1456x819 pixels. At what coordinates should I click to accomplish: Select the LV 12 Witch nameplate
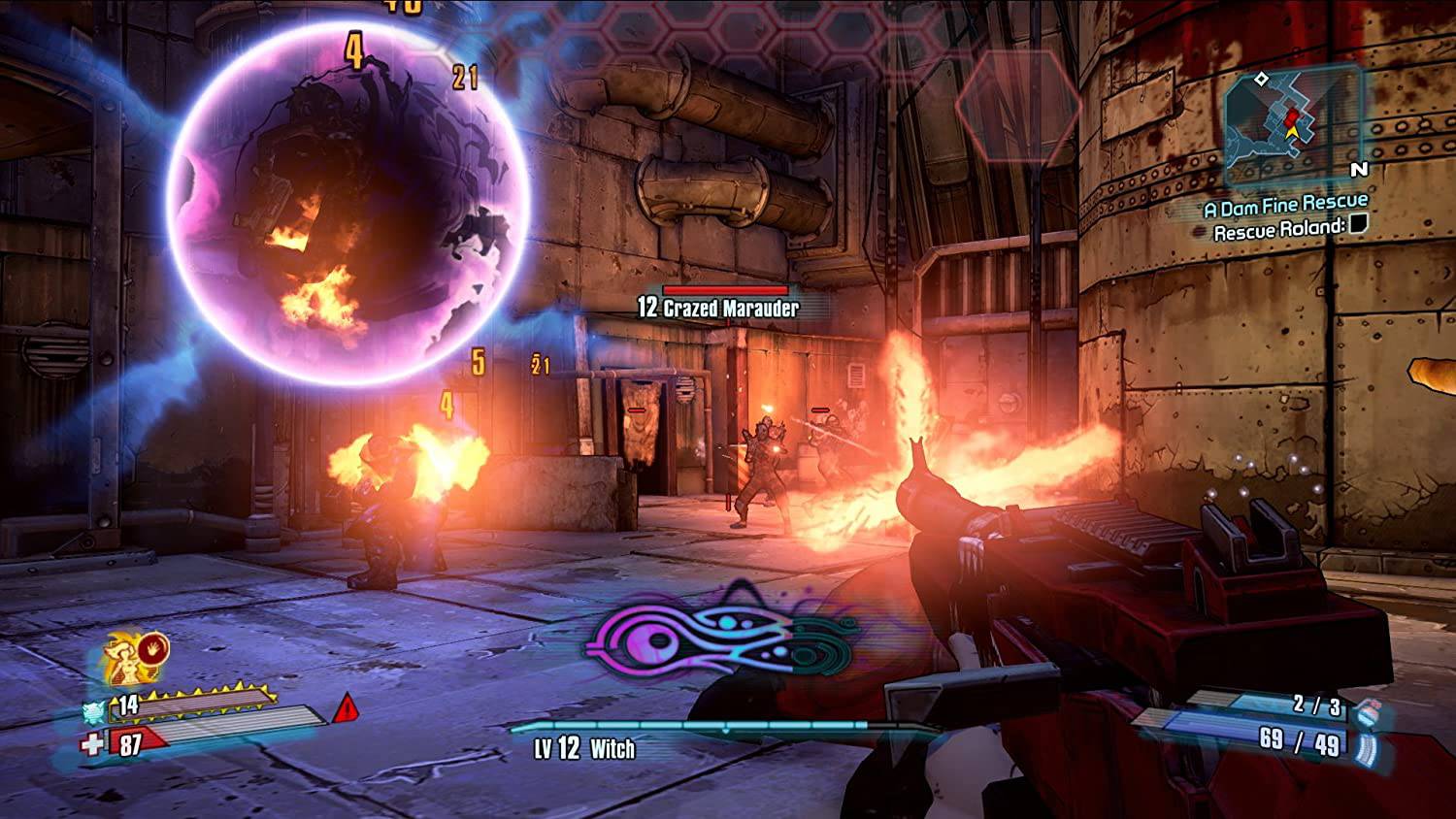pos(582,748)
